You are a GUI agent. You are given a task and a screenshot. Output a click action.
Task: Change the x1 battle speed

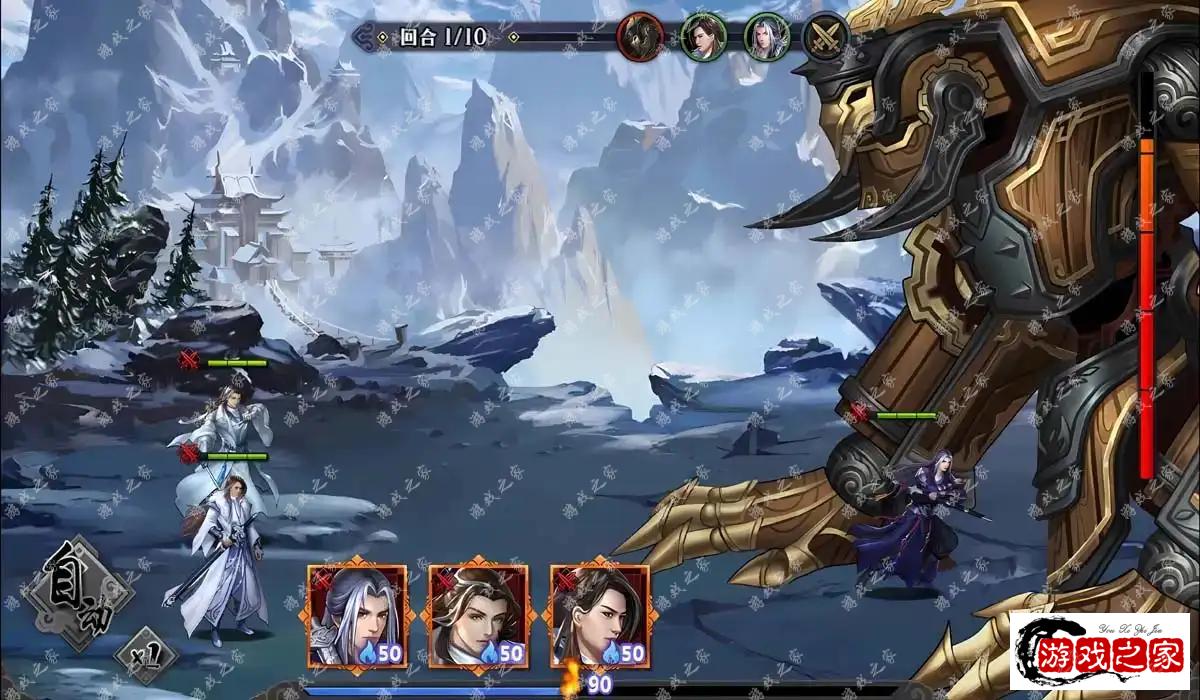(147, 656)
